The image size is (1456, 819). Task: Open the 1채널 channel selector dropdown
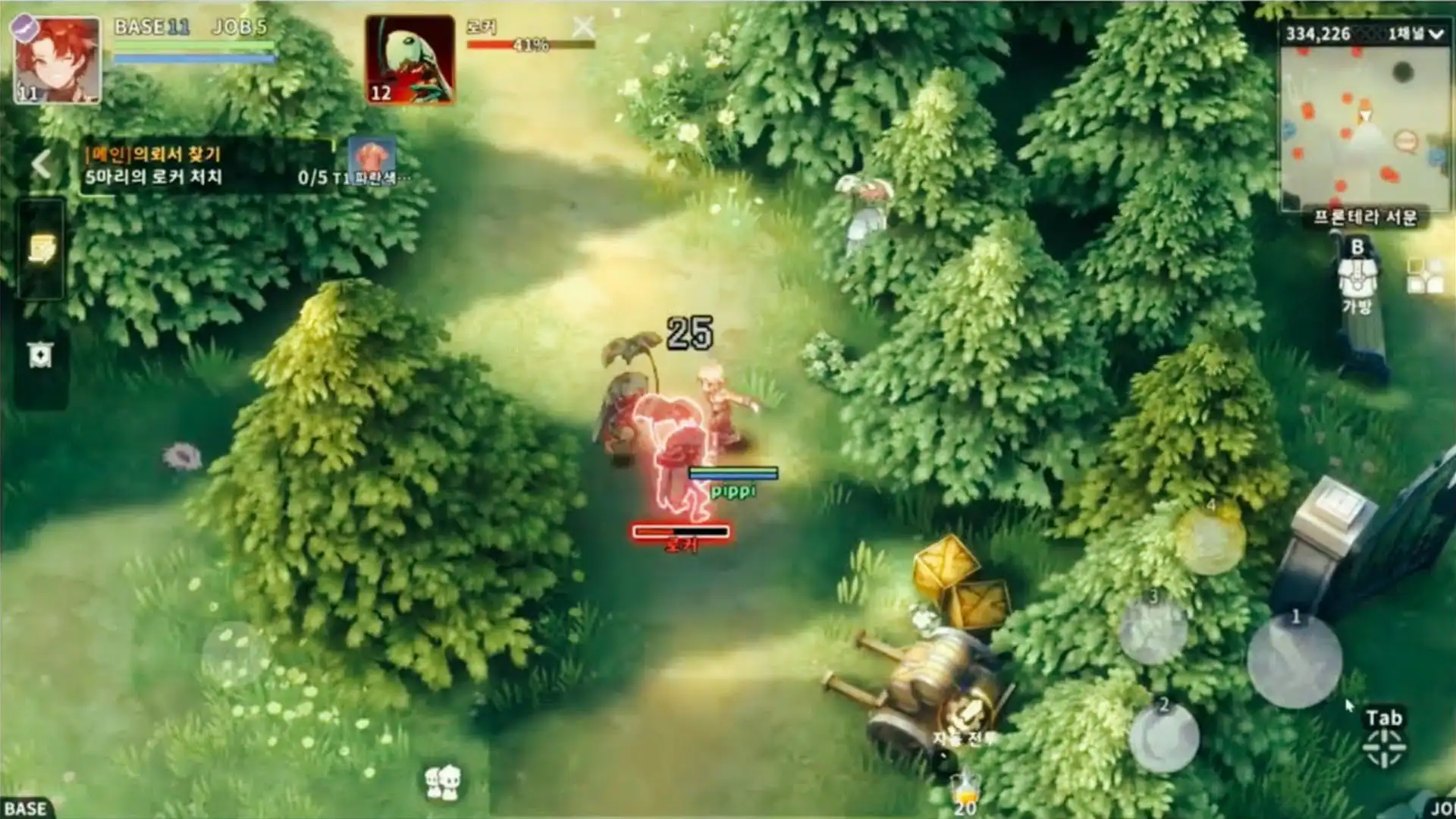click(x=1414, y=32)
